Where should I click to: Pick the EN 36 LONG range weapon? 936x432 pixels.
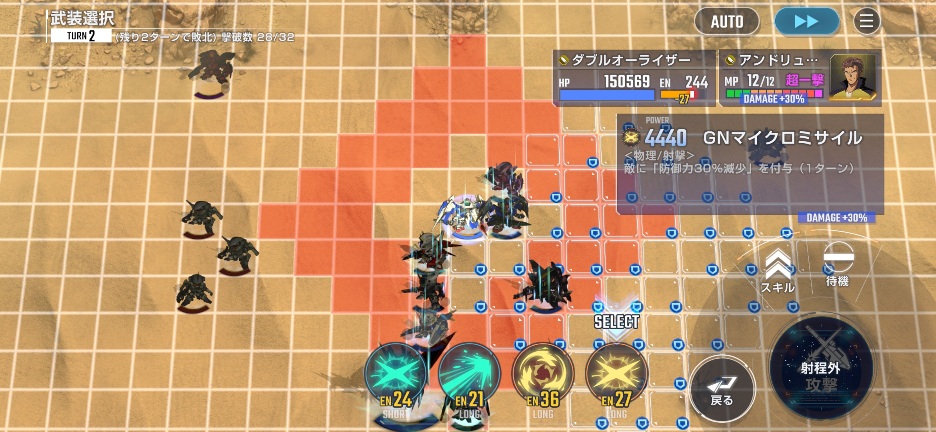[x=543, y=377]
